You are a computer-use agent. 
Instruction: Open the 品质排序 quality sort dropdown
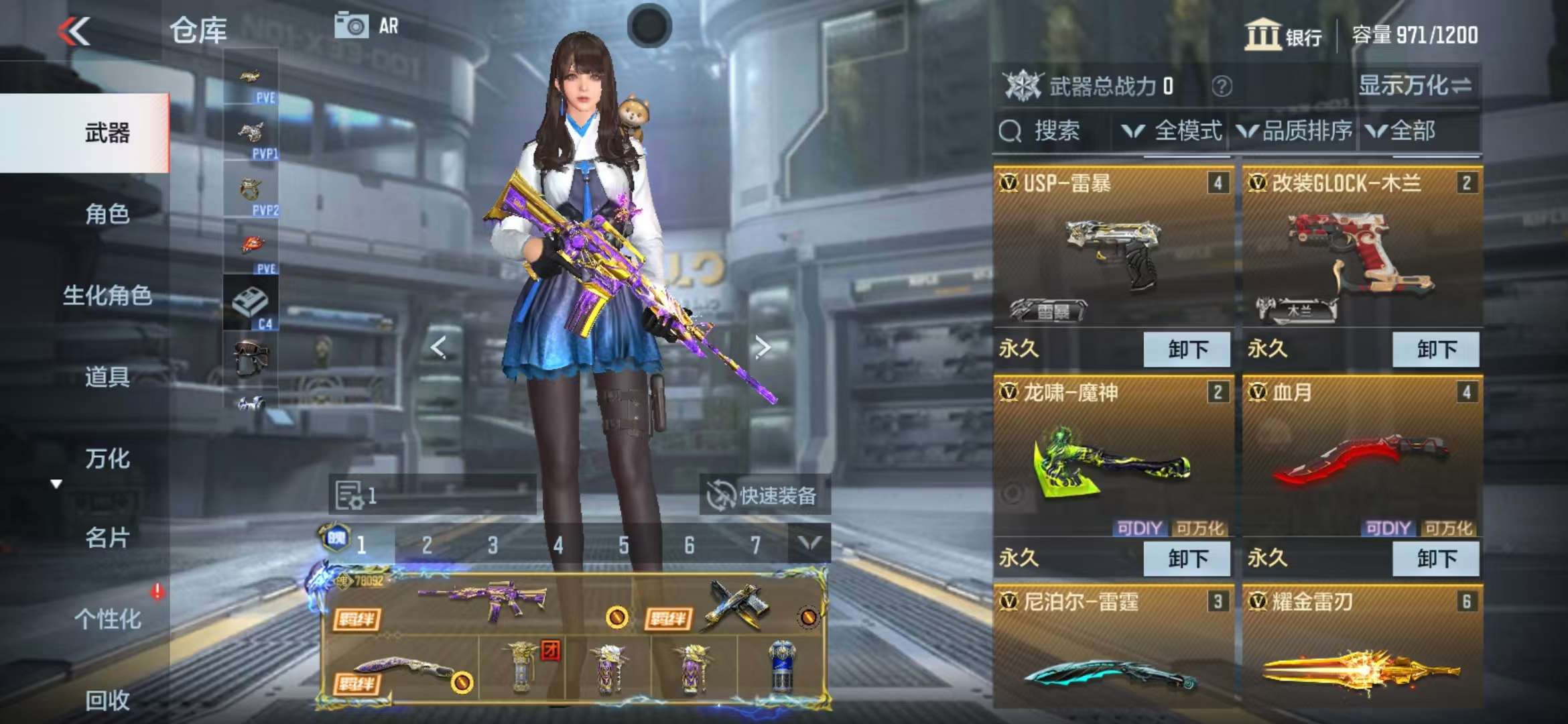pos(1295,131)
